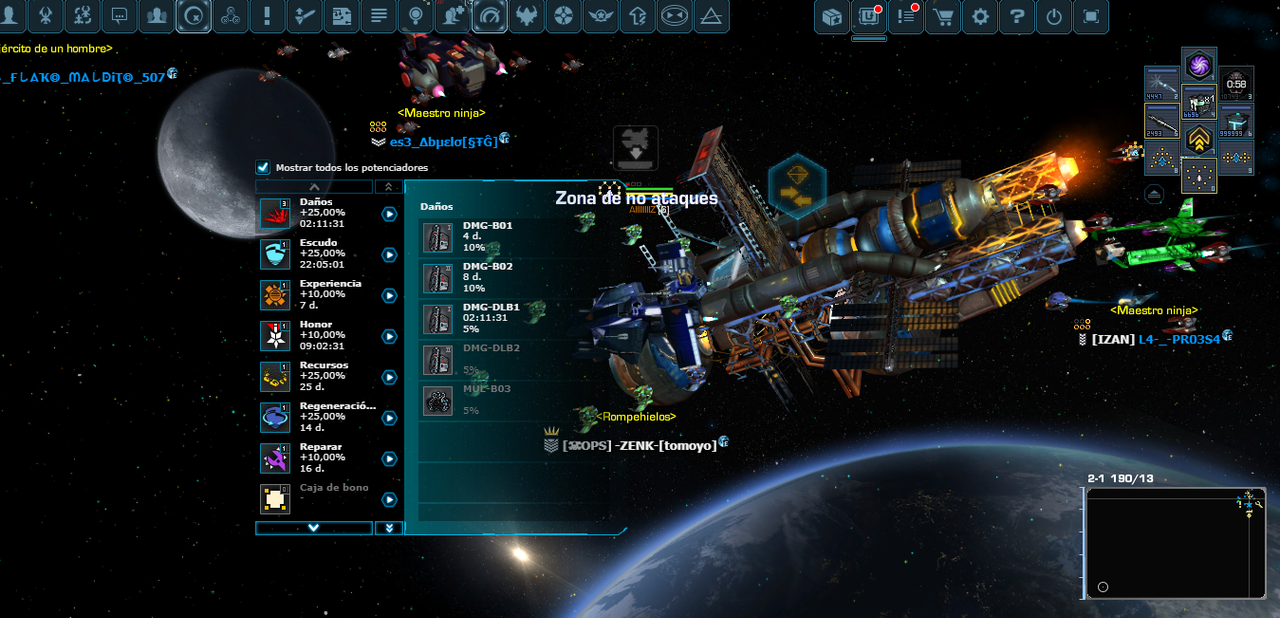
Task: Open the gear settings menu
Action: (980, 17)
